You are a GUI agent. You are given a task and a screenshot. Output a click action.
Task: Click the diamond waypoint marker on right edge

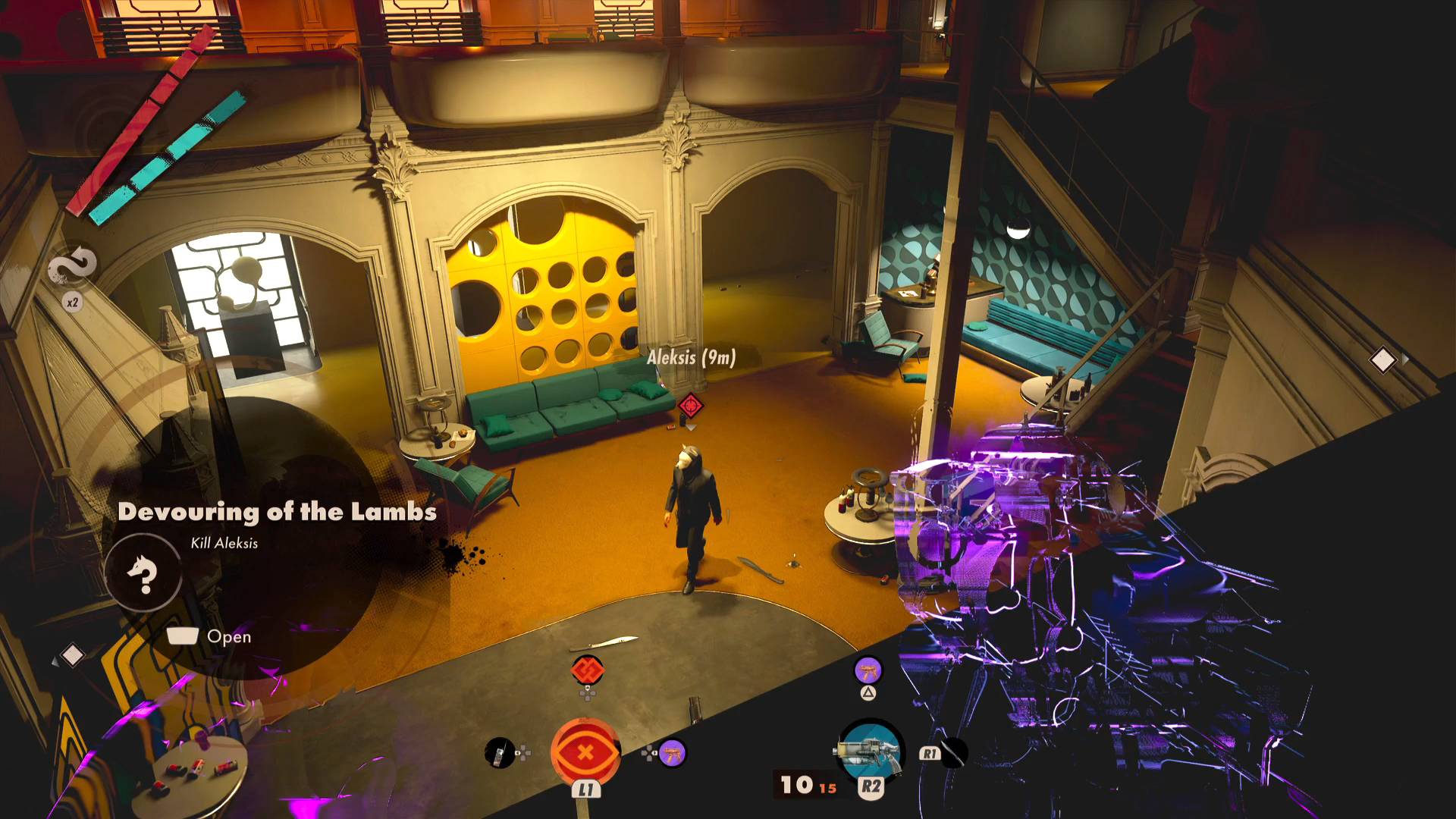(1382, 360)
